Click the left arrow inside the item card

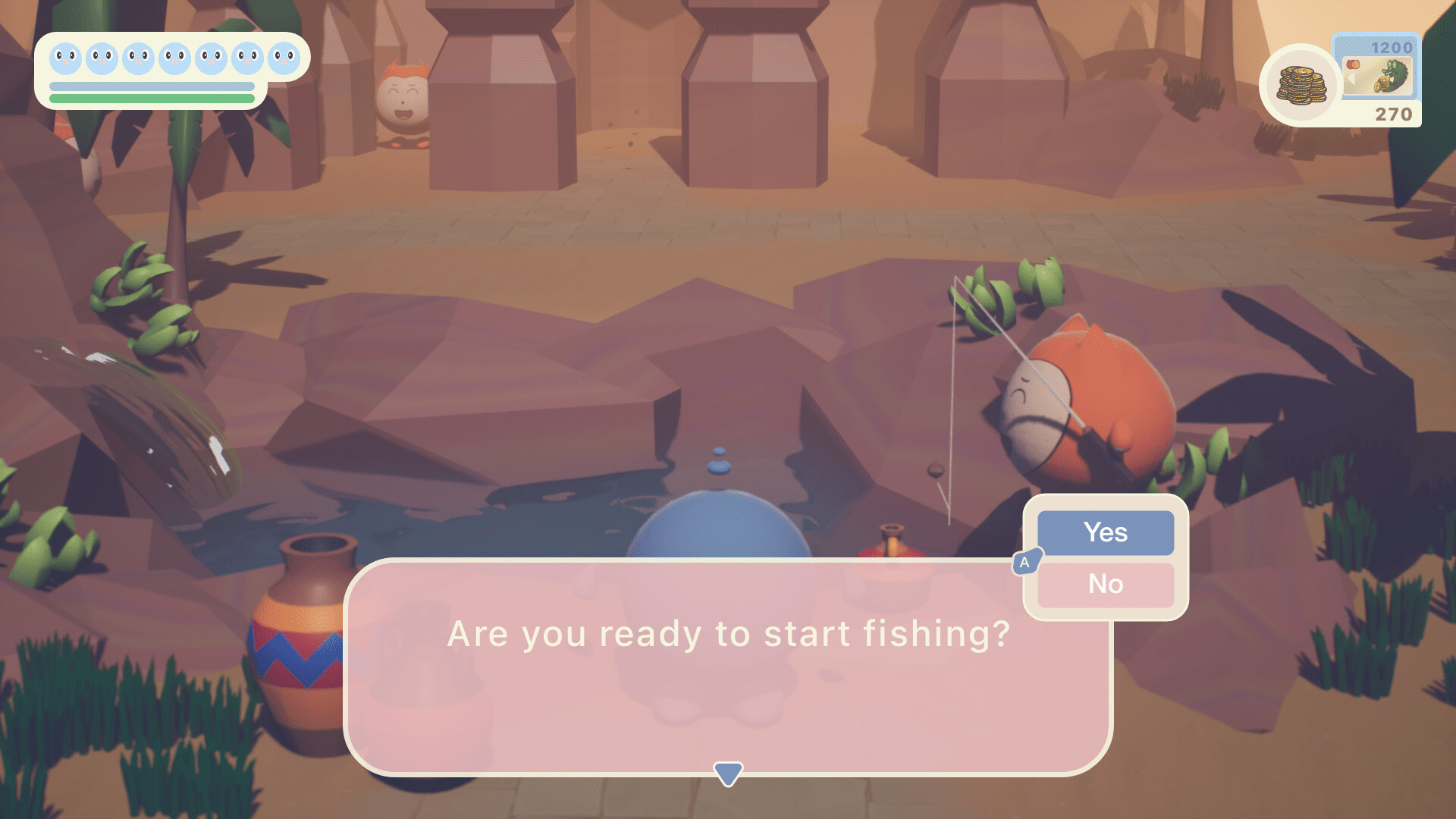[1351, 77]
